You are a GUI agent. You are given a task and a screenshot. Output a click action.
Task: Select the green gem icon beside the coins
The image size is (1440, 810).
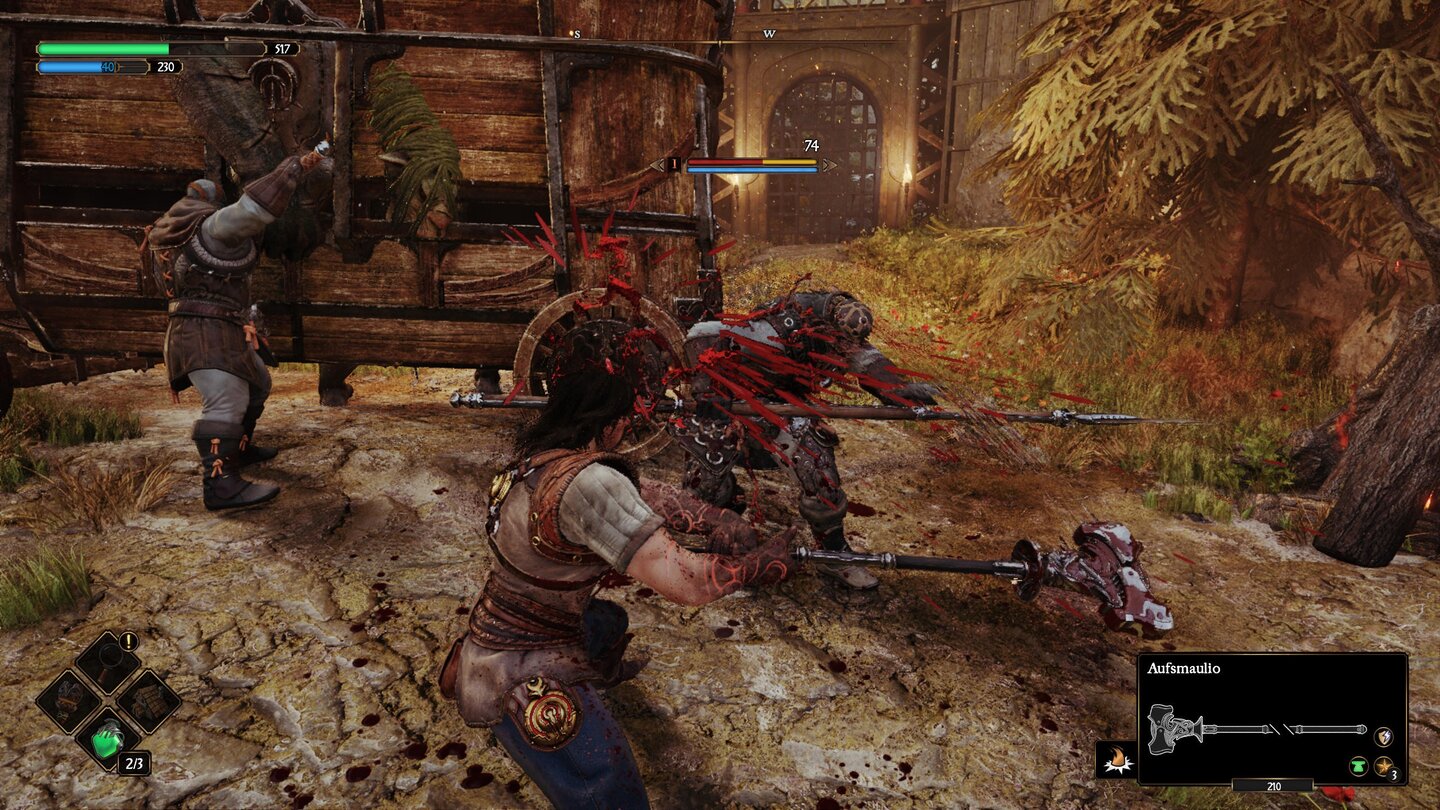pos(1358,766)
